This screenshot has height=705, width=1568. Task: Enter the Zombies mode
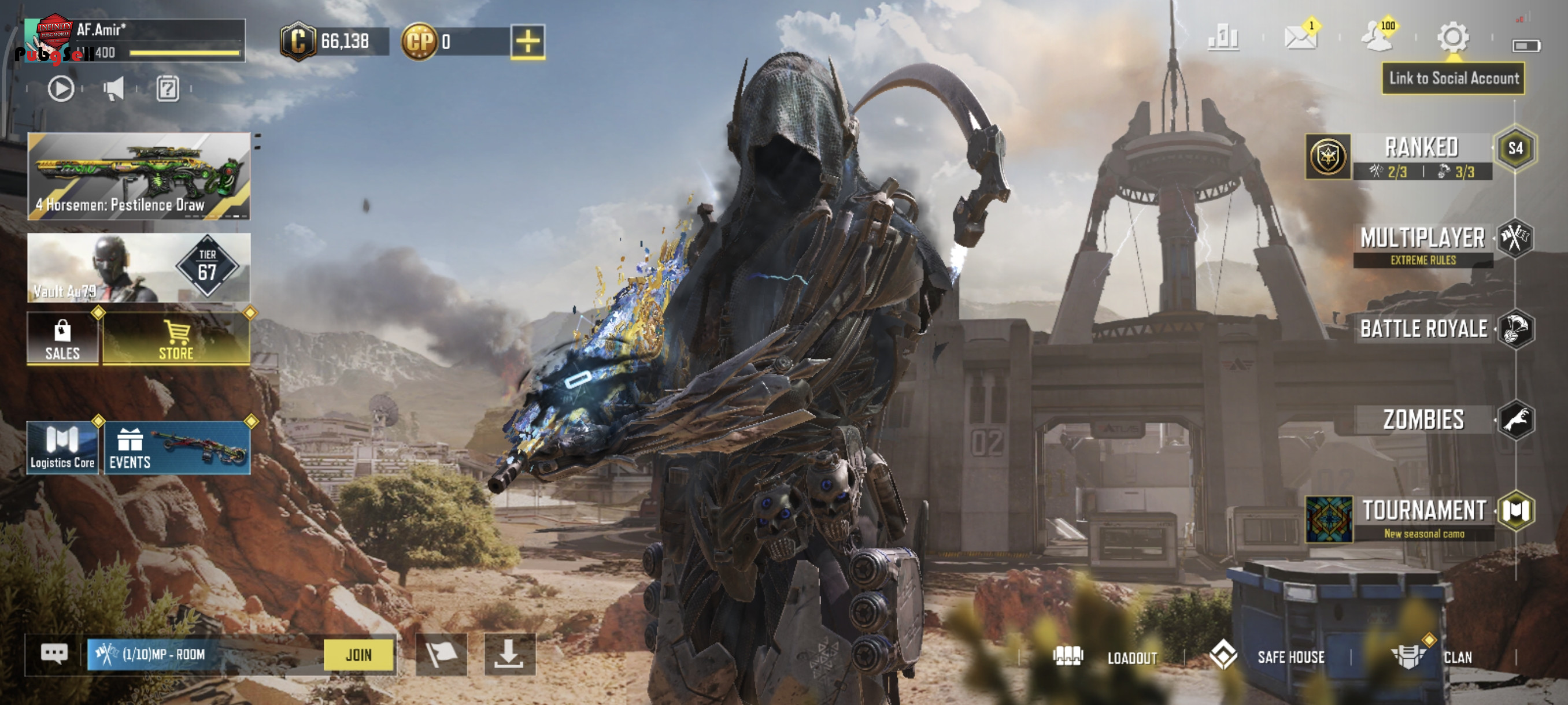[1423, 420]
